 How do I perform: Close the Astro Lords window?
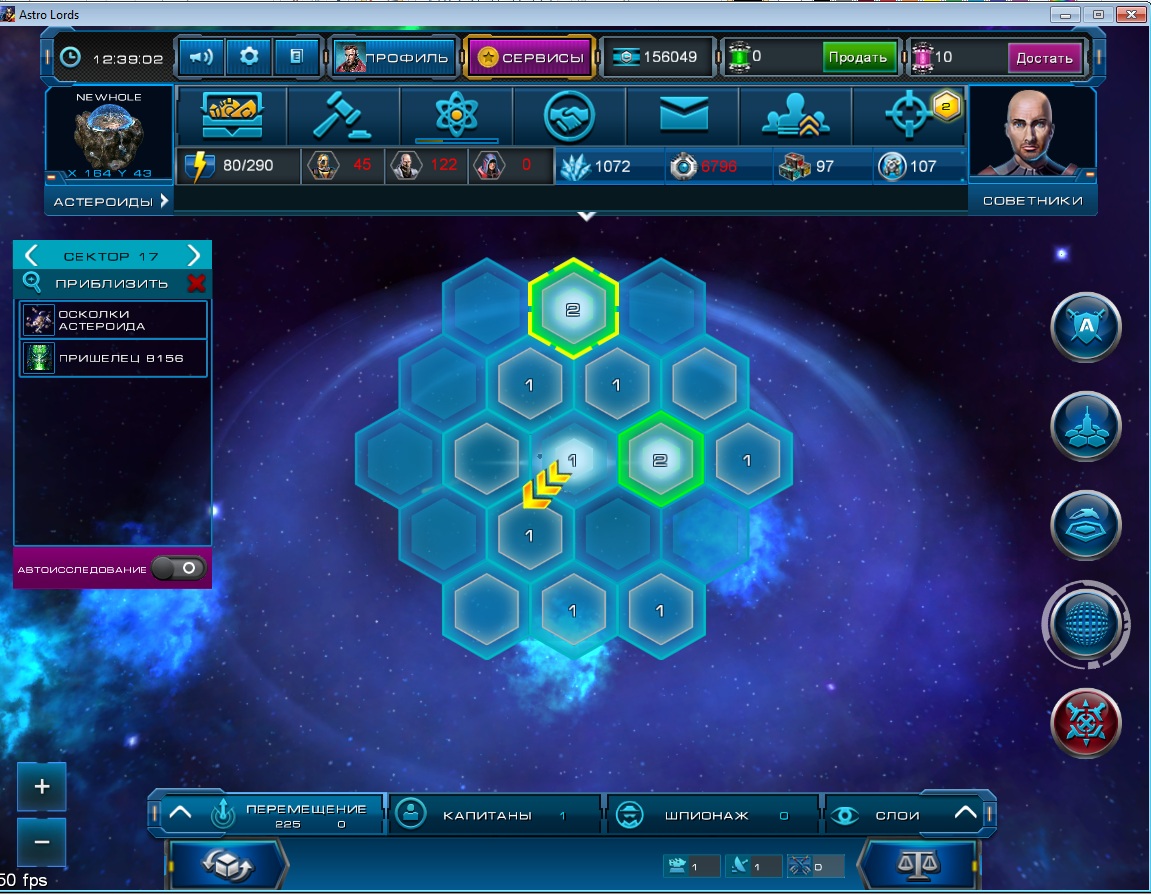coord(1130,14)
